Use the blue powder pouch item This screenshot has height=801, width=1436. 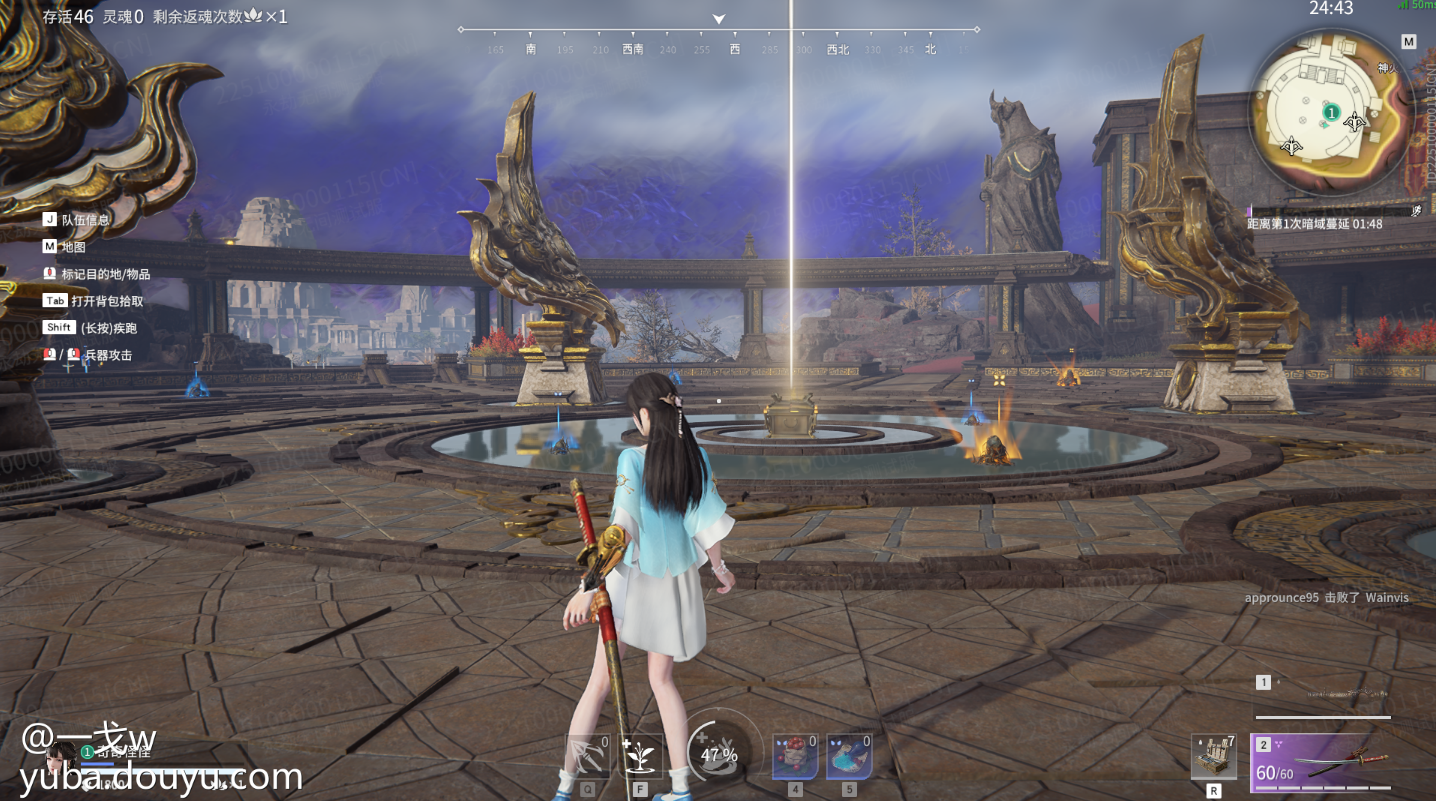849,757
